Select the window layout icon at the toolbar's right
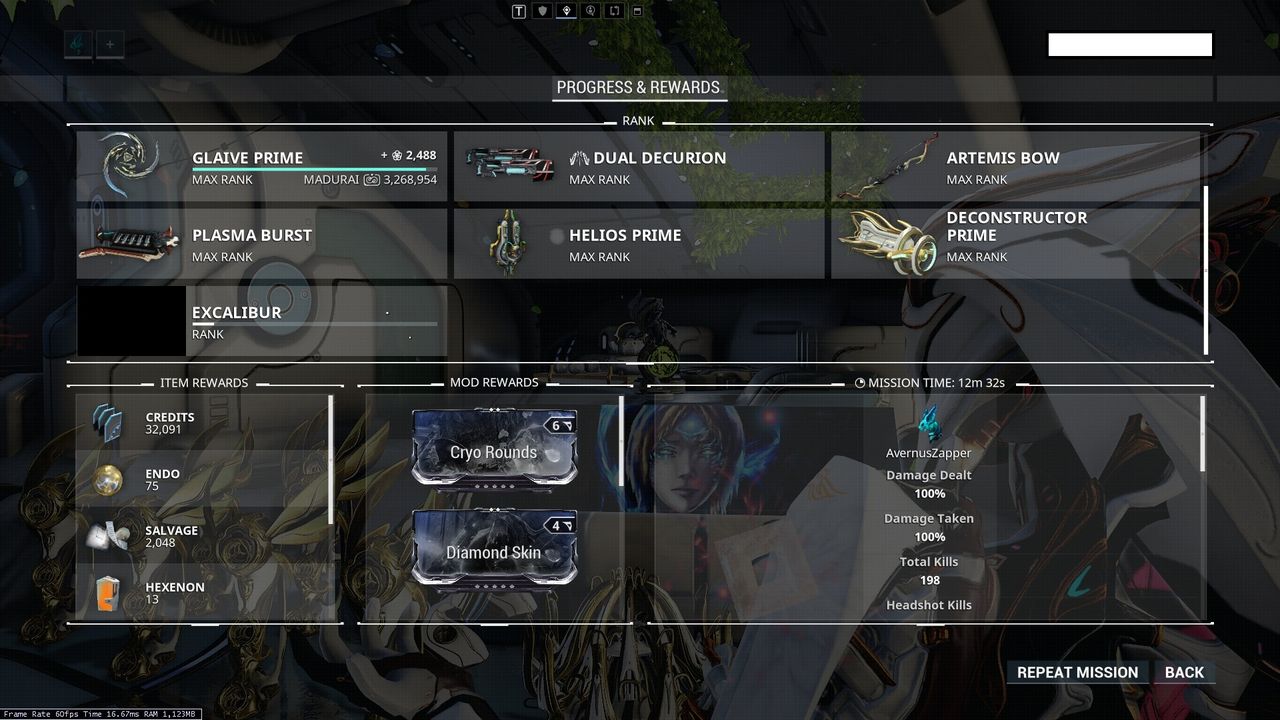The image size is (1280, 720). click(637, 11)
